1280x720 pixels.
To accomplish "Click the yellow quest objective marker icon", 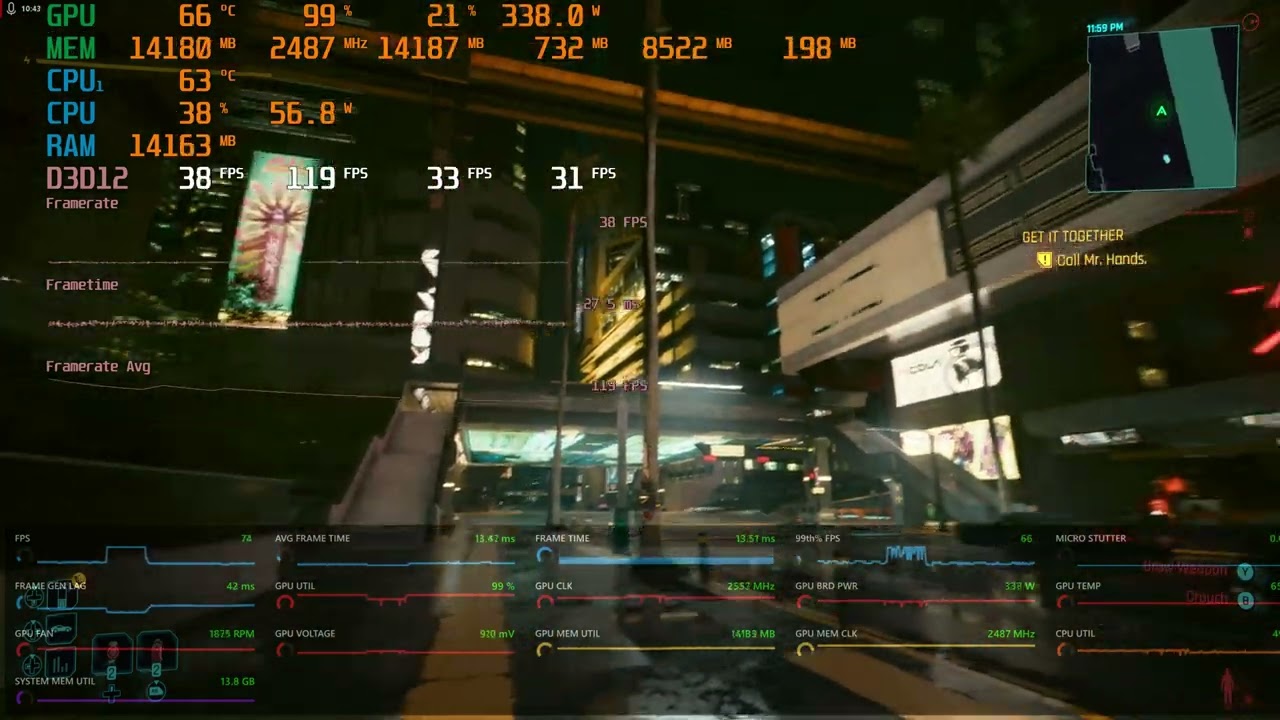I will click(1044, 260).
